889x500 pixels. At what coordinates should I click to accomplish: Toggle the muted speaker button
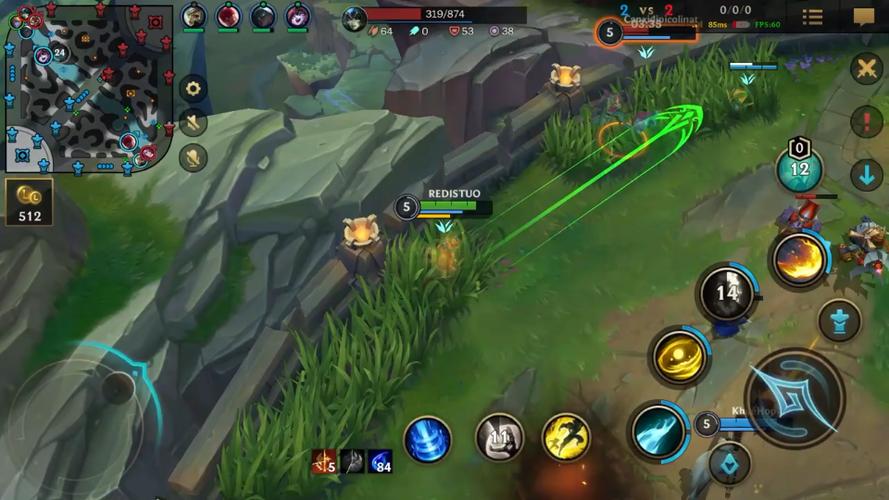point(193,123)
